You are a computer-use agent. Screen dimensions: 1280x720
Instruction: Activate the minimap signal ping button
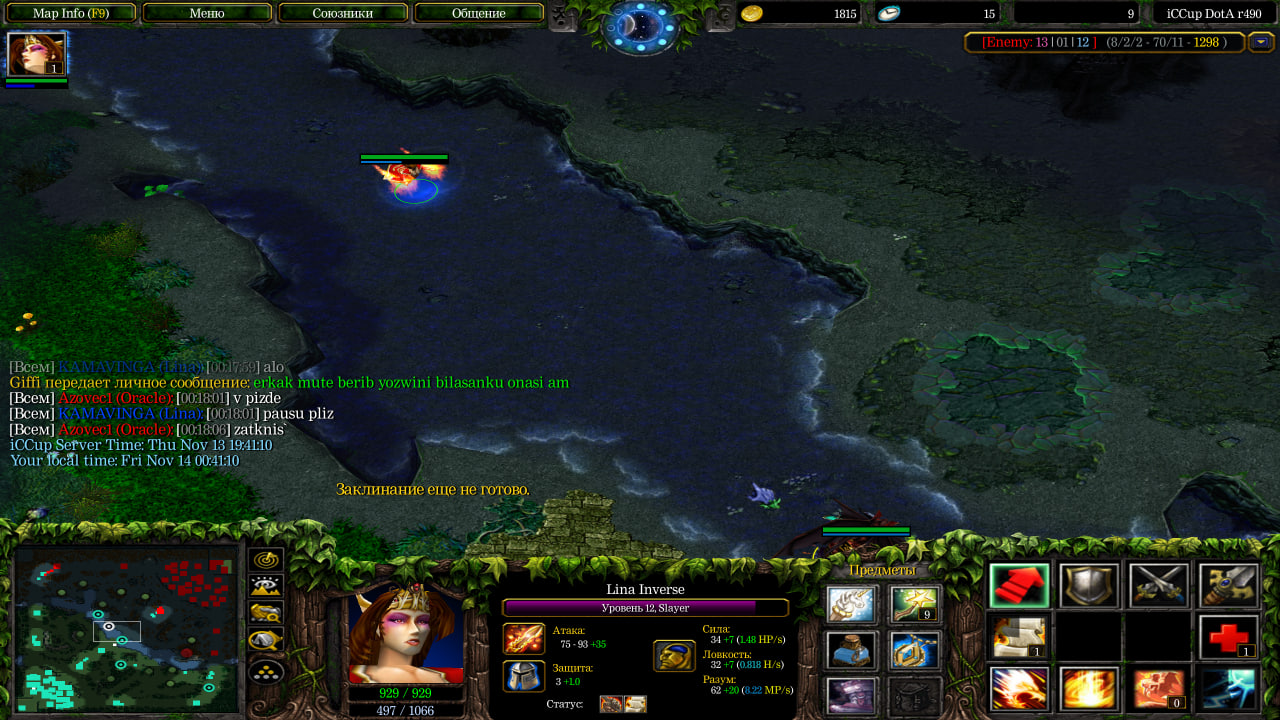tap(266, 560)
